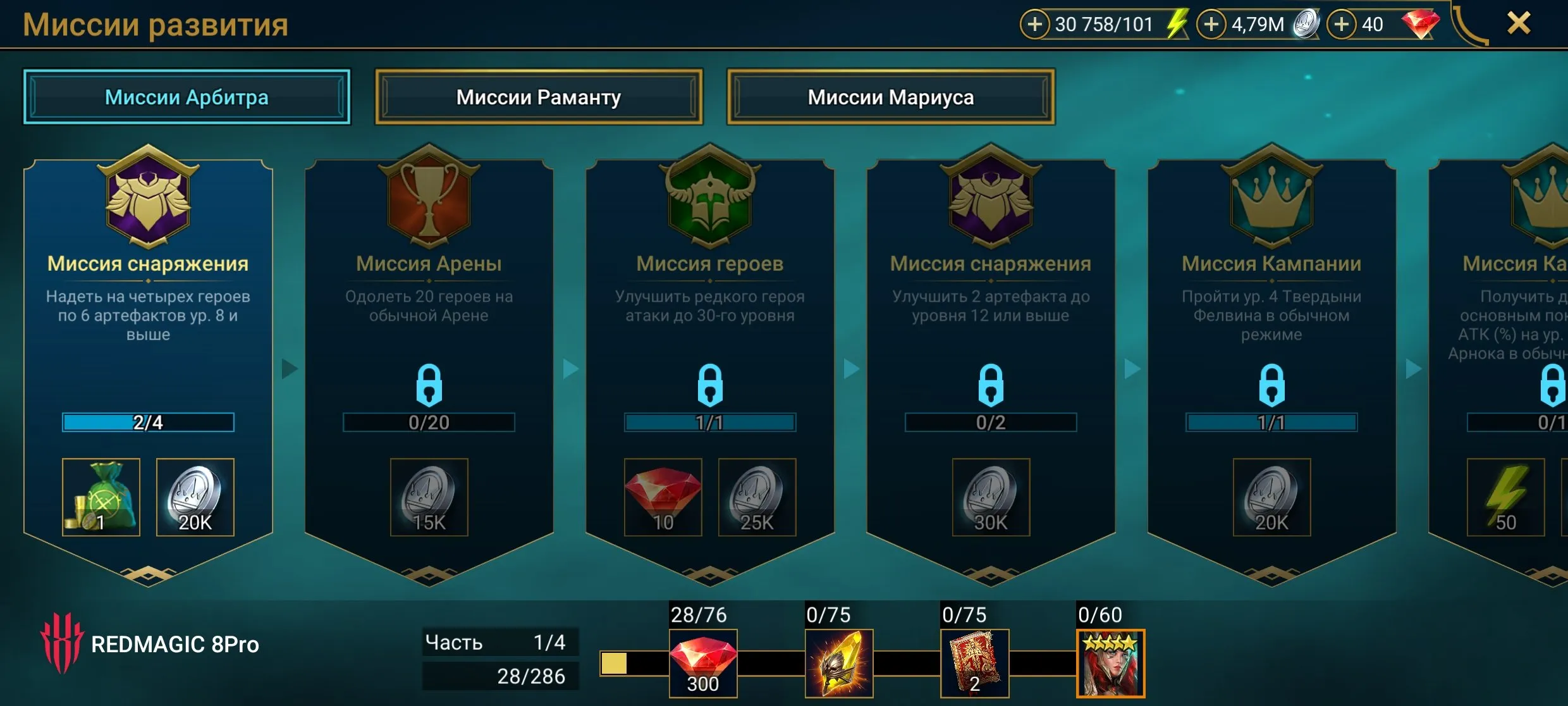Image resolution: width=1568 pixels, height=706 pixels.
Task: View the 300 gems milestone reward
Action: pyautogui.click(x=703, y=663)
